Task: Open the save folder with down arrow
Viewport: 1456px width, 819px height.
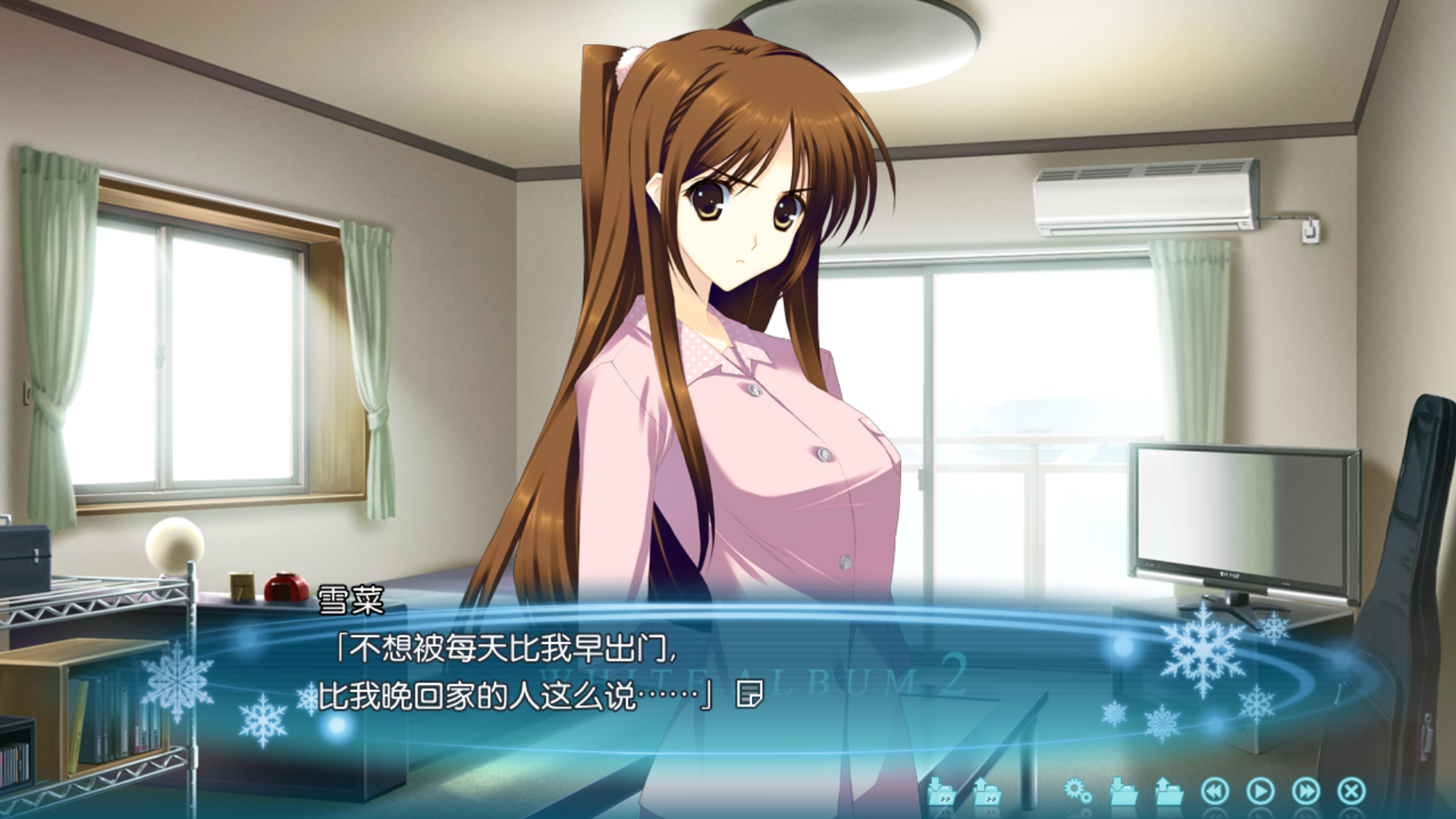Action: [1123, 791]
